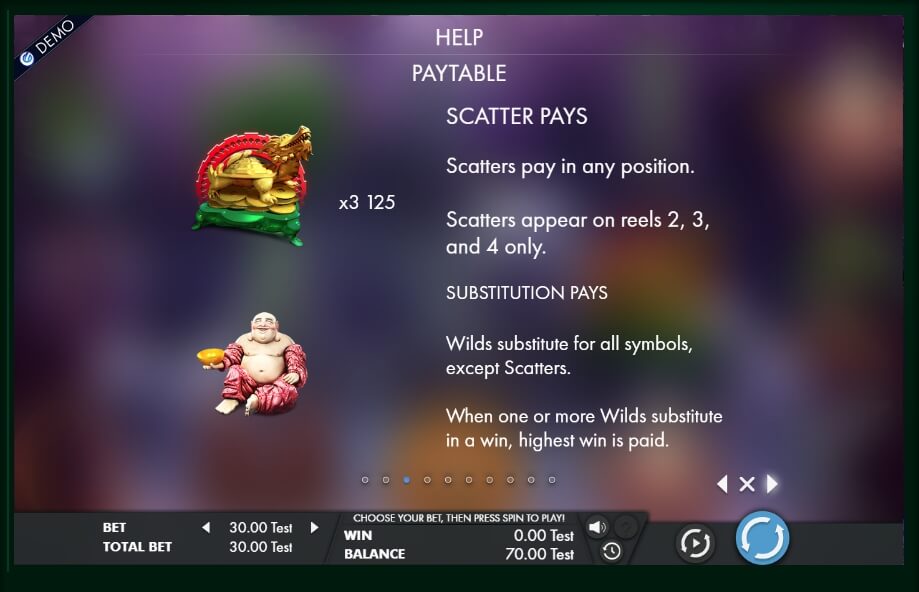Go back to the previous paytable page
Screen dimensions: 919x592
point(722,485)
